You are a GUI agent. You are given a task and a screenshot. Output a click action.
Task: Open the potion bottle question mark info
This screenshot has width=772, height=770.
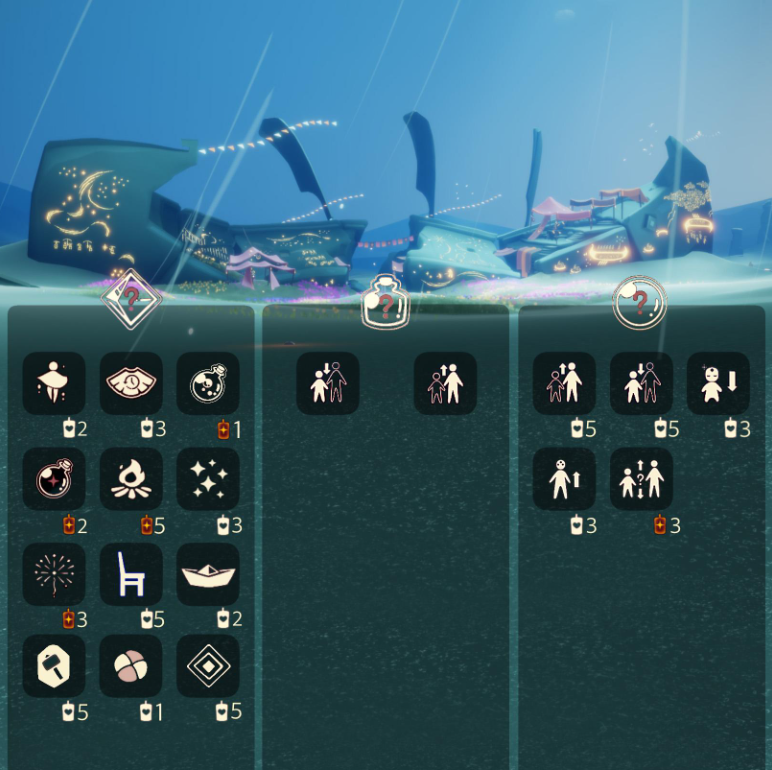point(386,301)
